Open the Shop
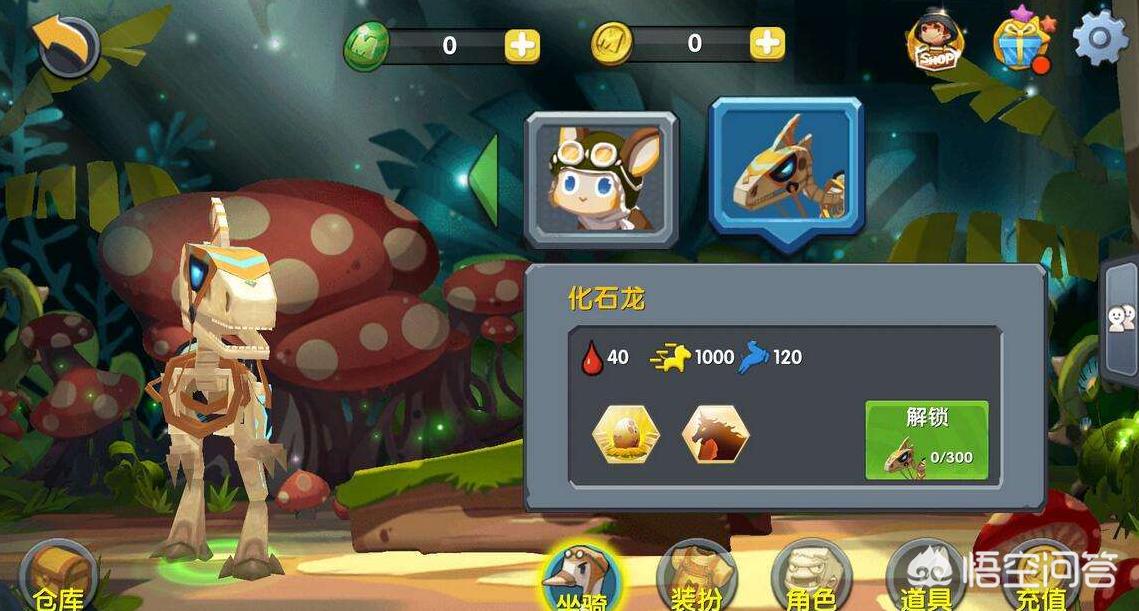Viewport: 1139px width, 611px height. click(936, 42)
